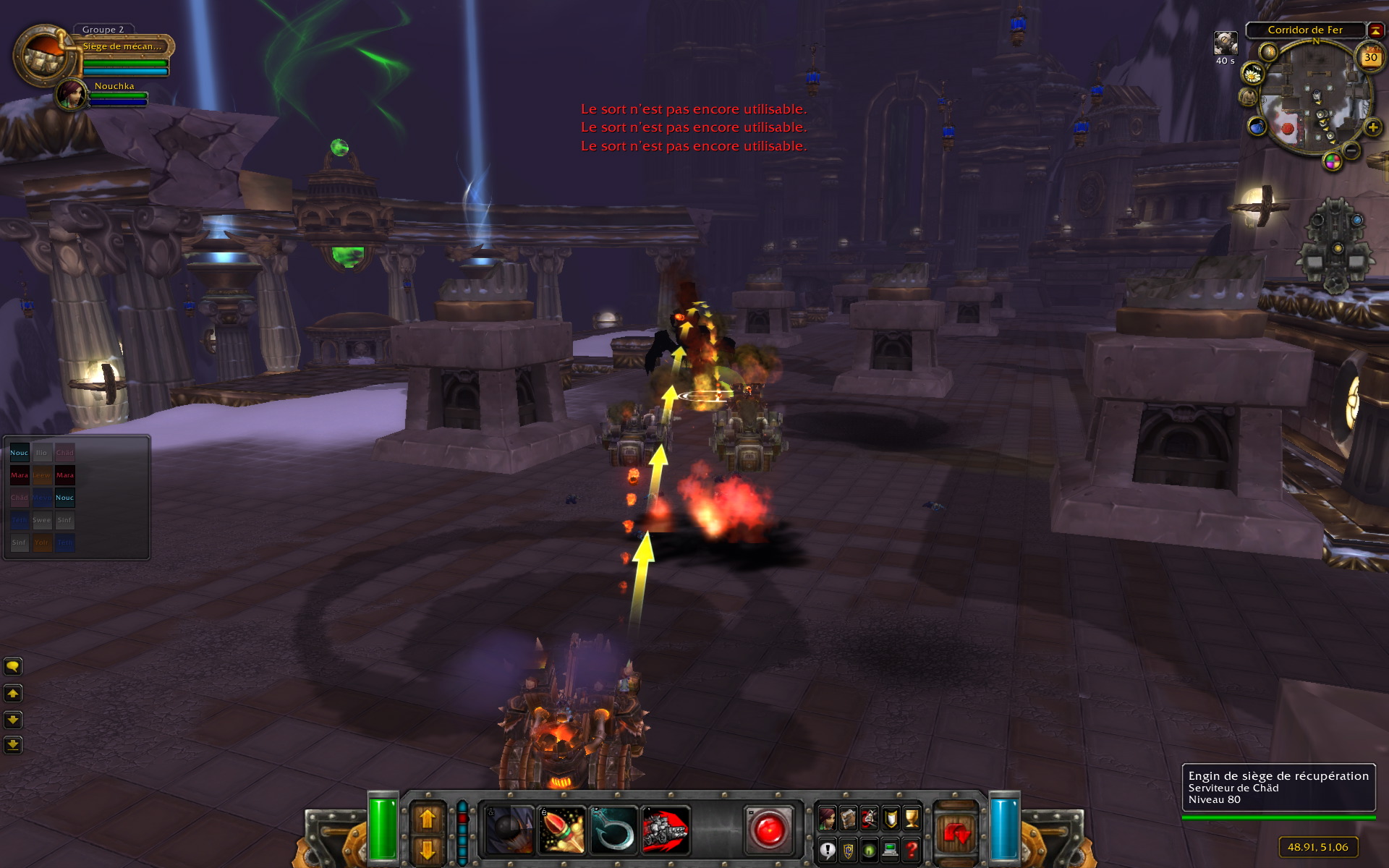
Task: Select Nouchka's party portrait
Action: tap(71, 95)
